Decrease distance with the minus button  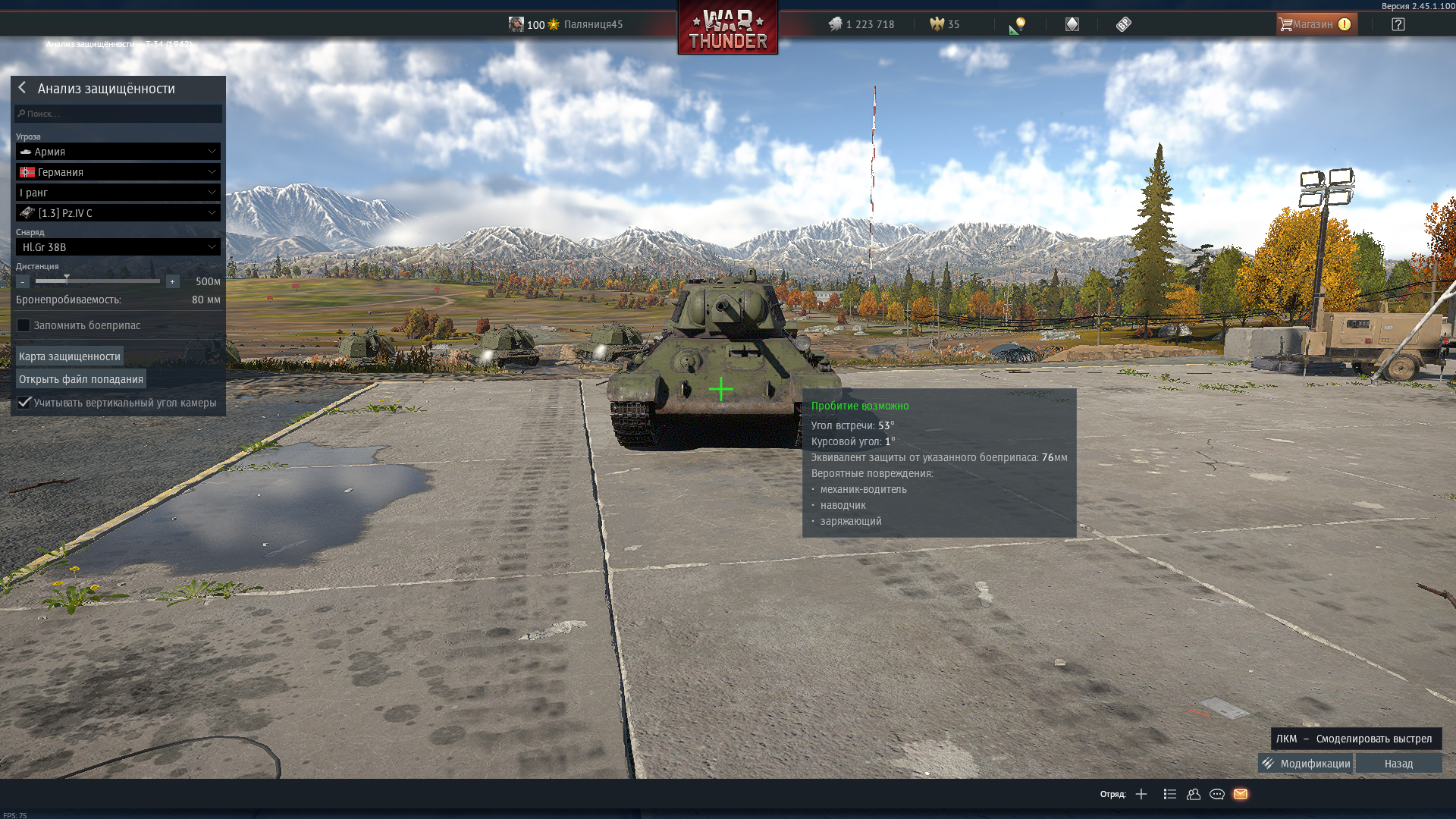(x=23, y=281)
